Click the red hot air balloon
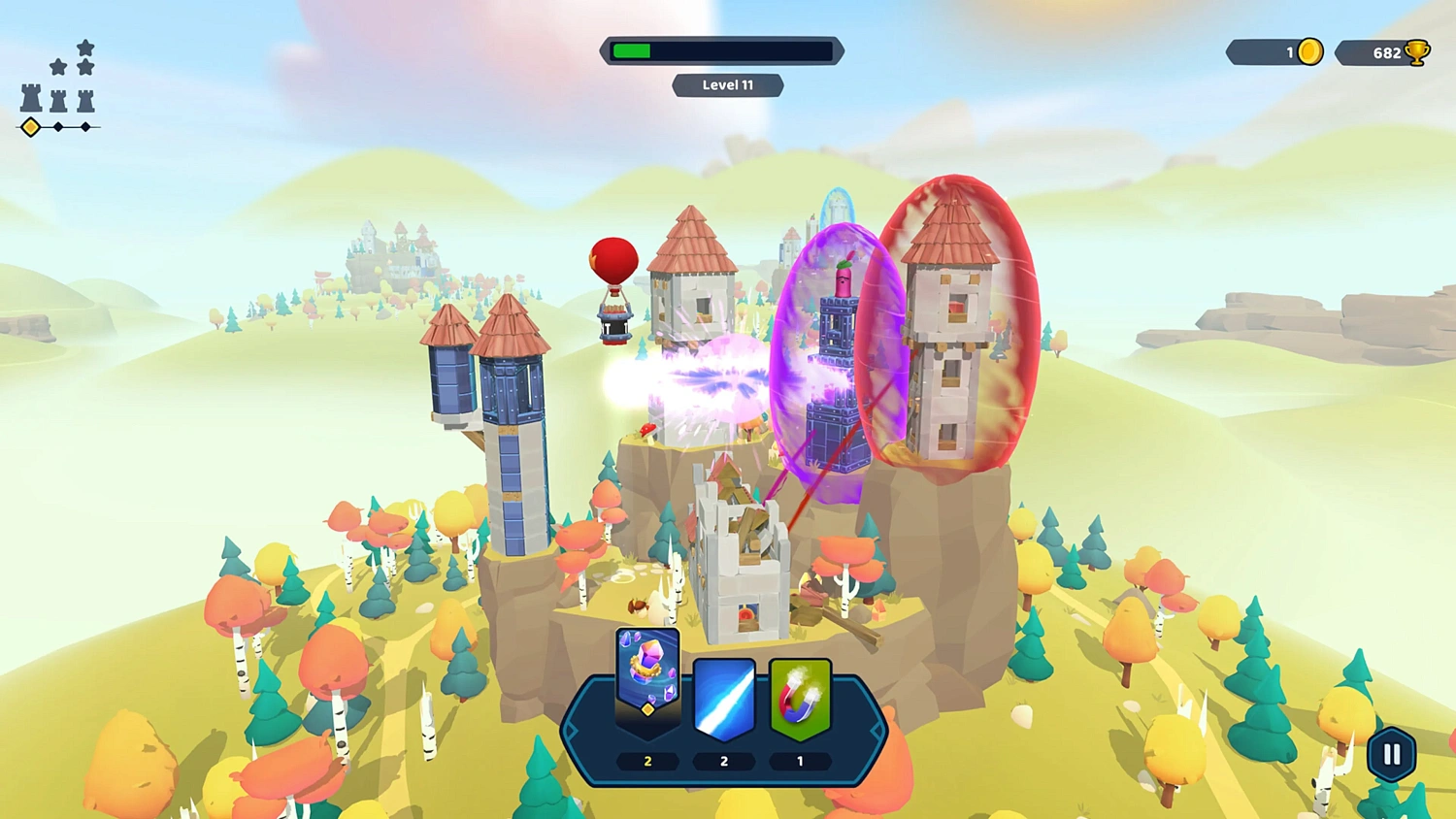 pyautogui.click(x=612, y=262)
